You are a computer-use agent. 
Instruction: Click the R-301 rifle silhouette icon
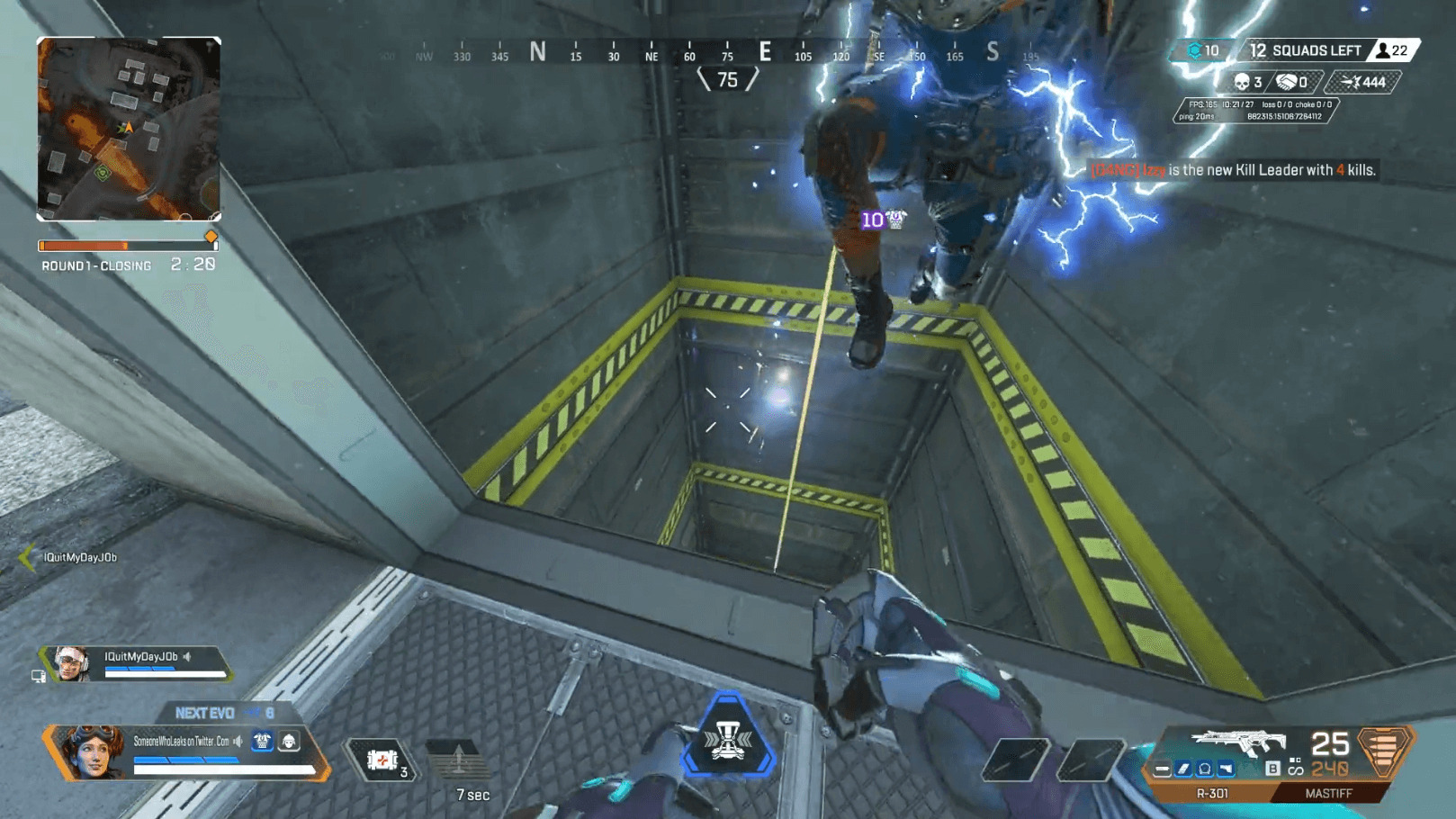click(x=1237, y=742)
